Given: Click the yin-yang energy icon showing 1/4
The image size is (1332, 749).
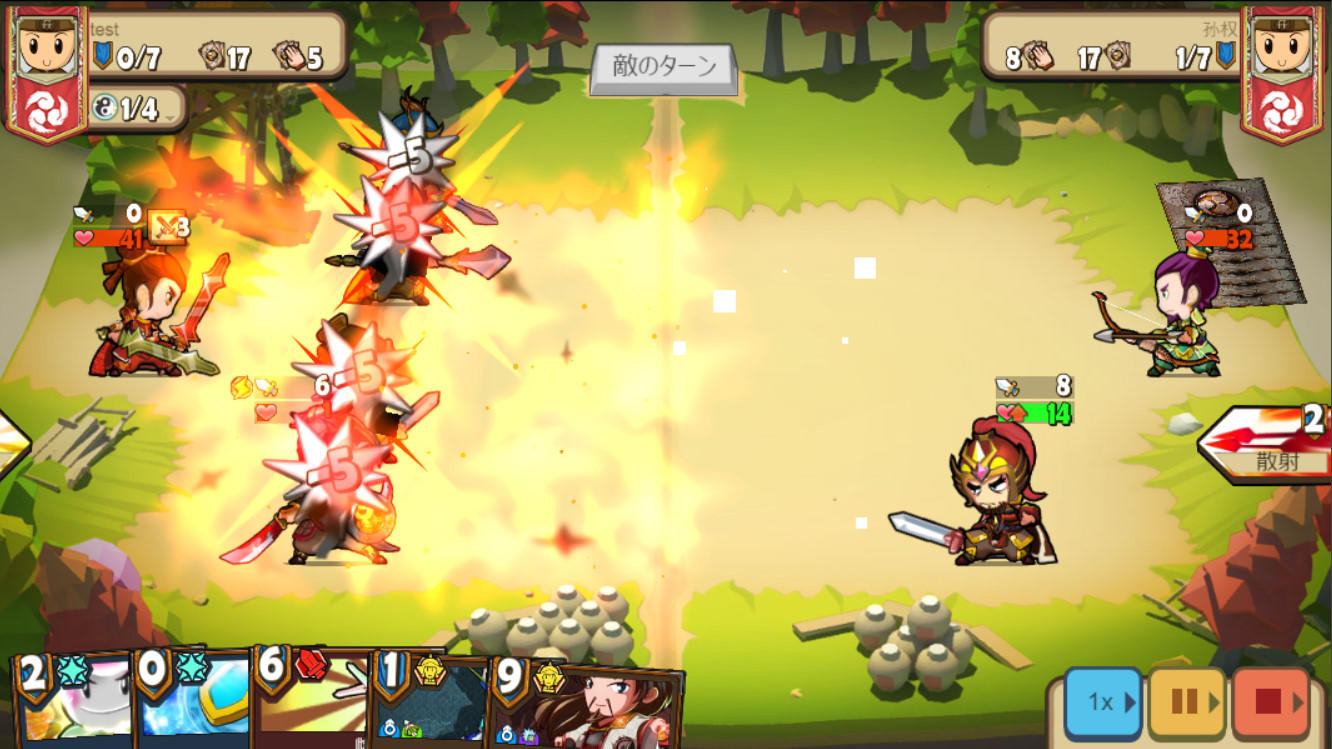Looking at the screenshot, I should point(104,107).
